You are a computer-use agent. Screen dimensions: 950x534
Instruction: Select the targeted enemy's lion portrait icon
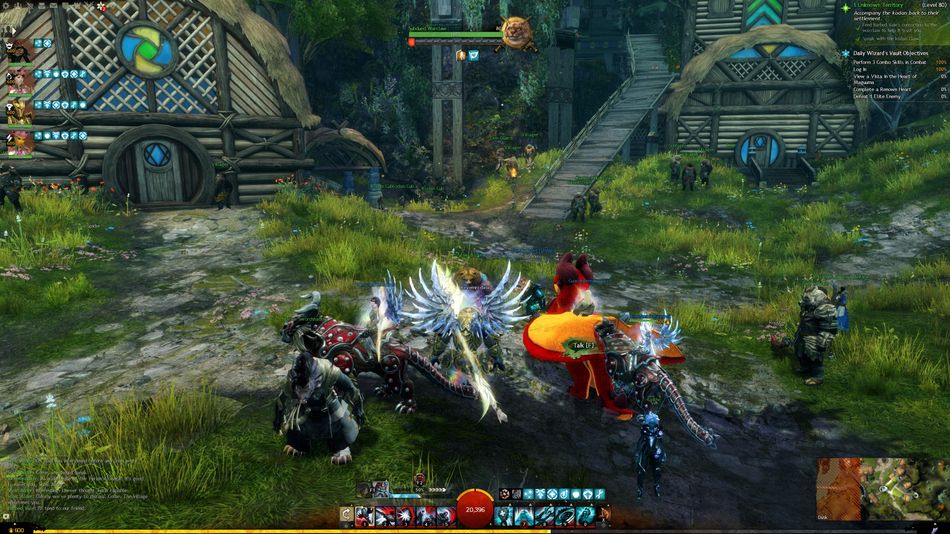516,34
